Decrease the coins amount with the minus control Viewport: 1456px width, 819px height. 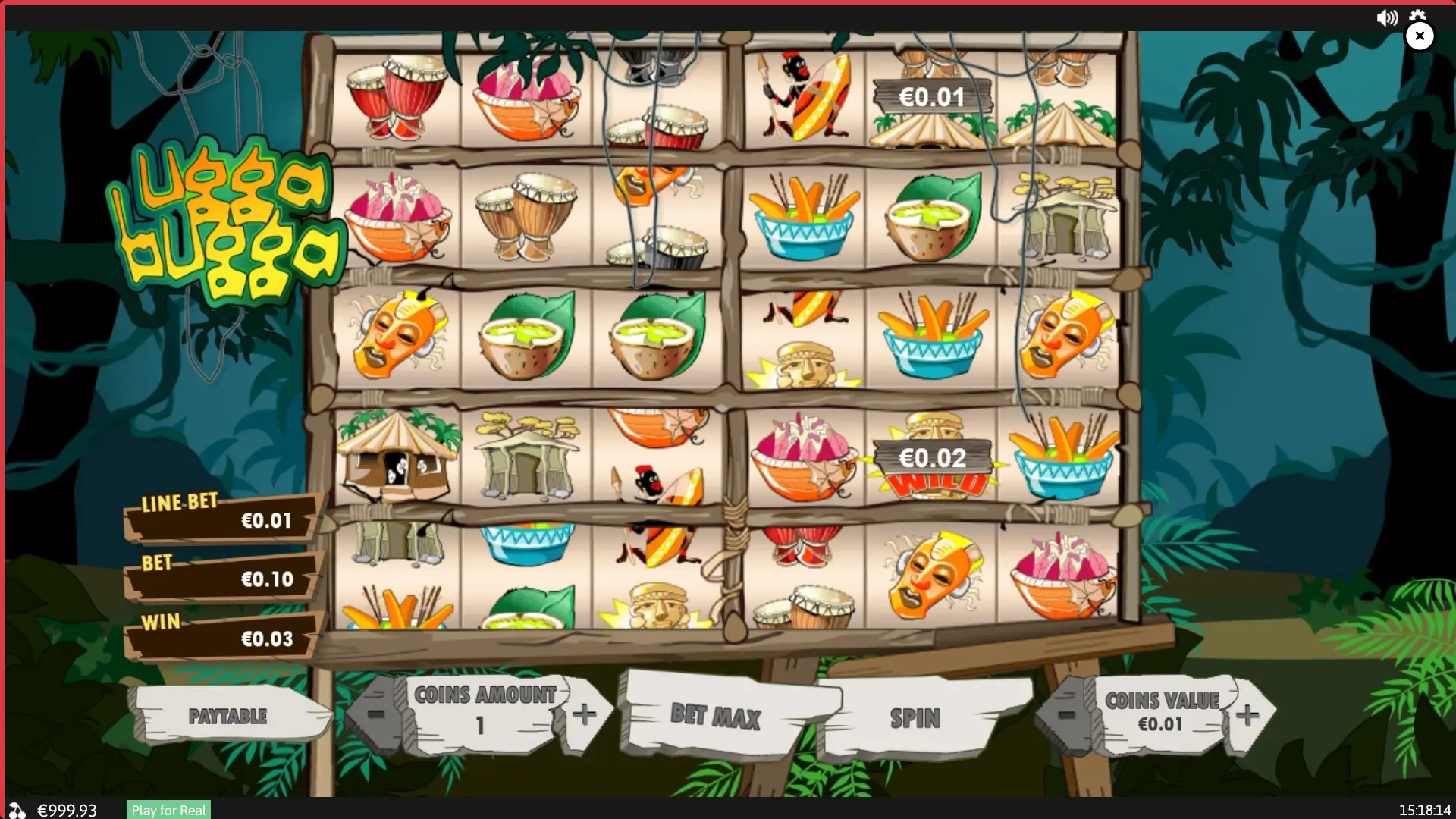[377, 714]
